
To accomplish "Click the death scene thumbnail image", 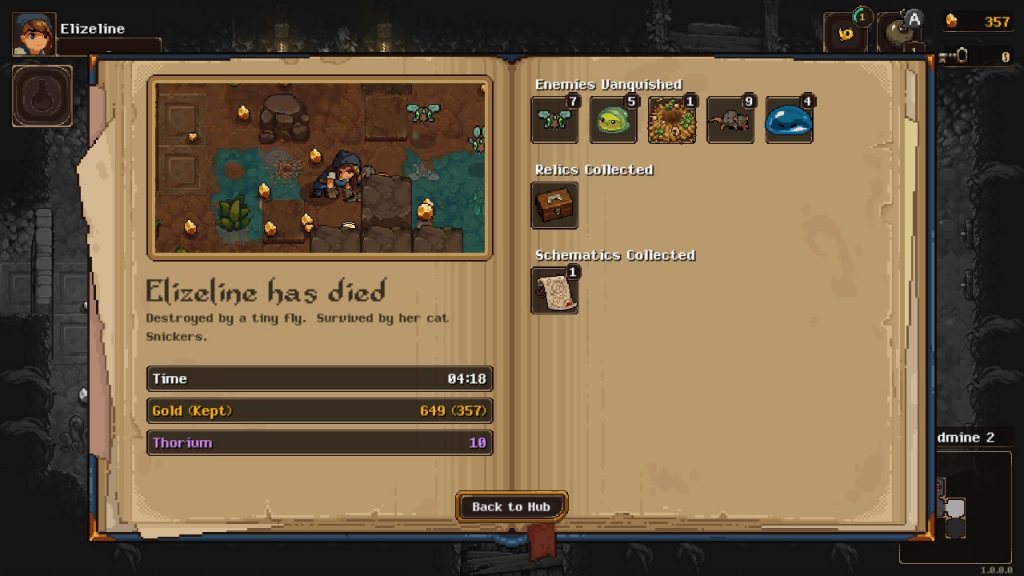I will point(320,167).
